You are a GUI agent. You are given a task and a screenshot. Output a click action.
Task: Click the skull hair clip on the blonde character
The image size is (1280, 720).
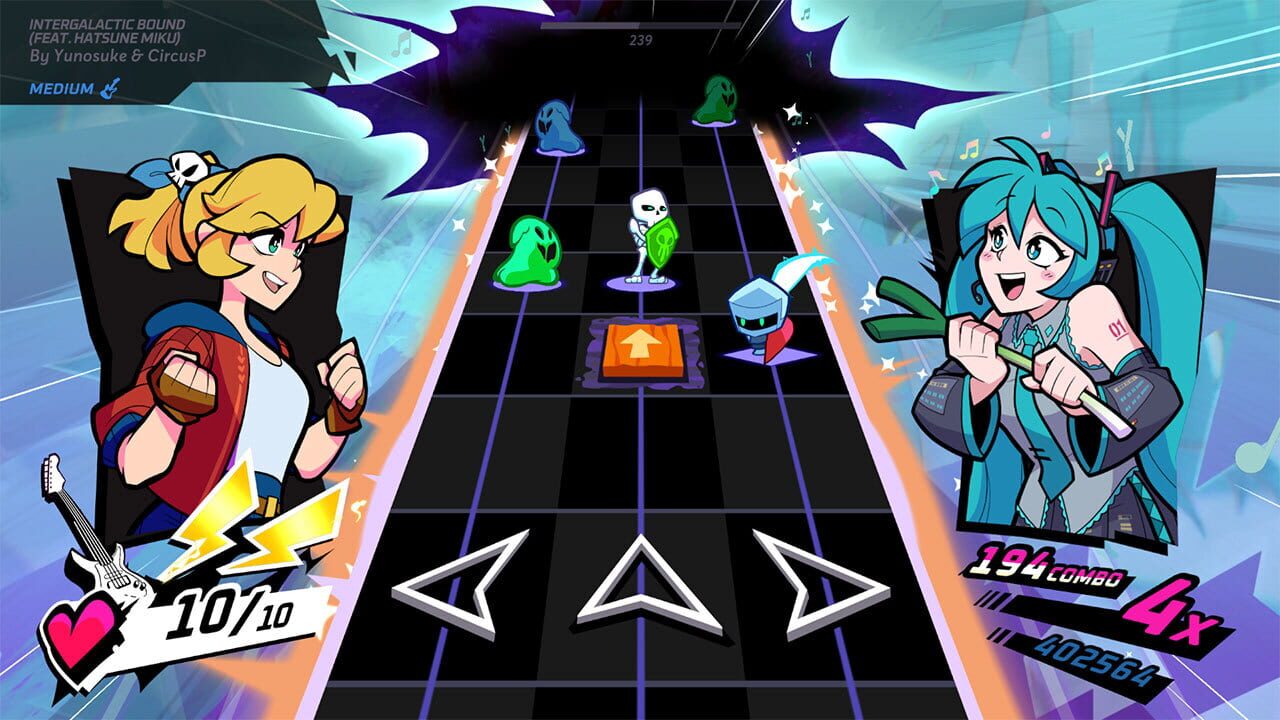[x=186, y=168]
